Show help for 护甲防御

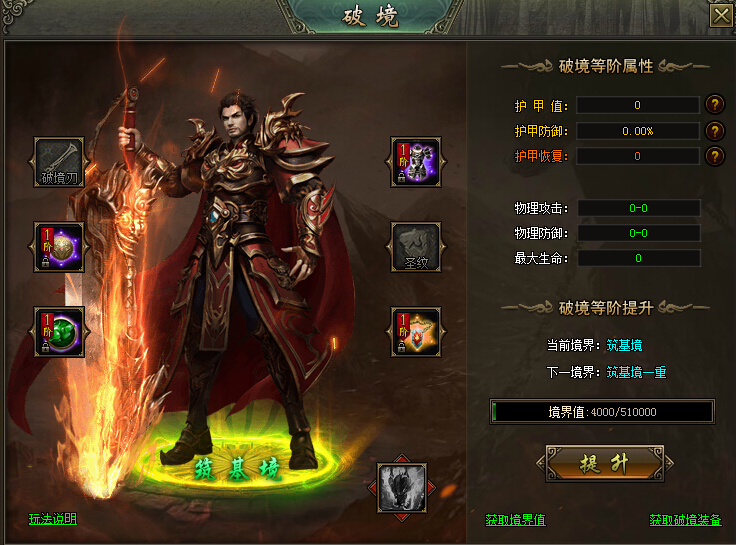[715, 130]
